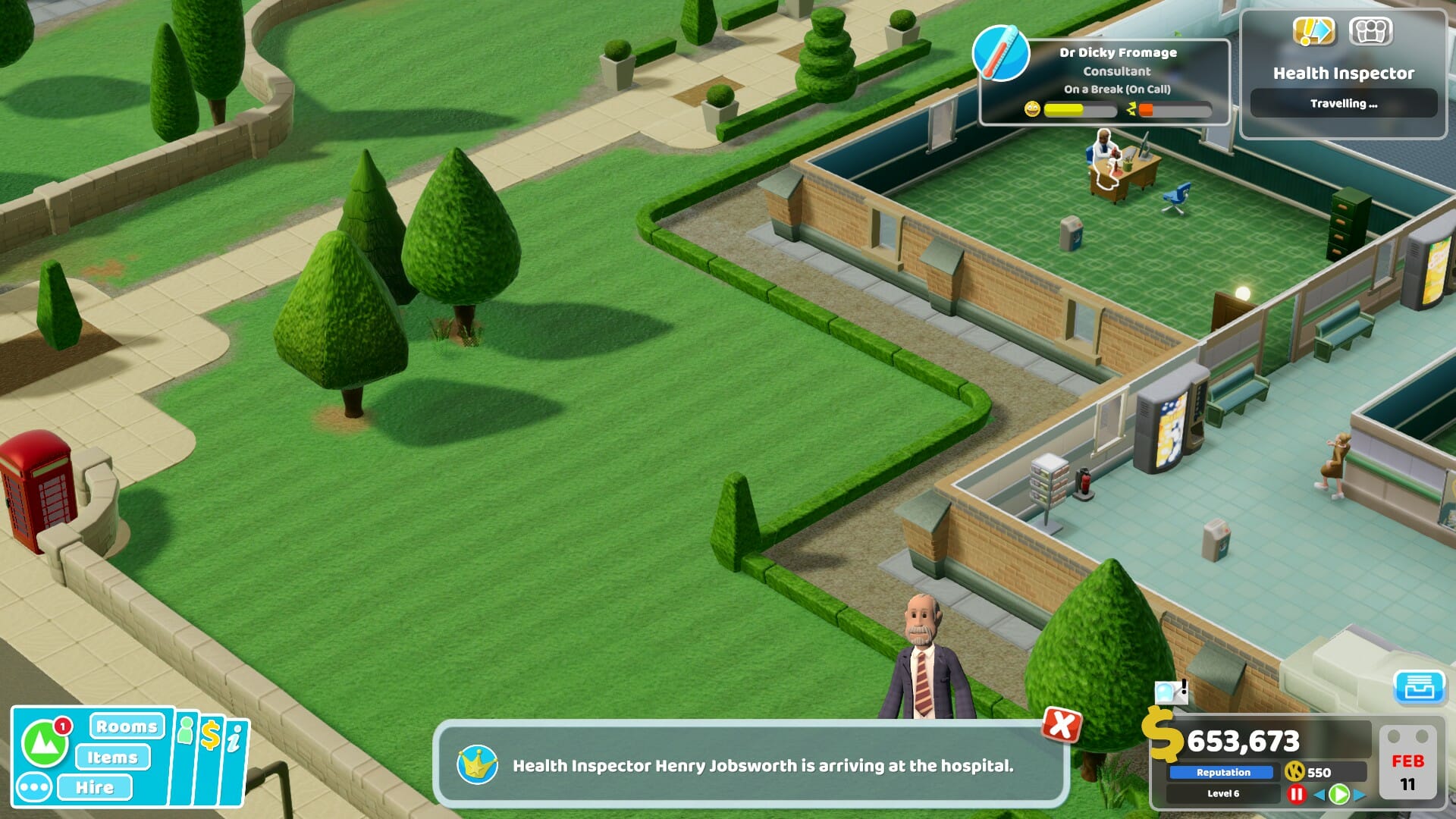Speed up time with the blue forward arrow
The height and width of the screenshot is (819, 1456).
pyautogui.click(x=1358, y=794)
